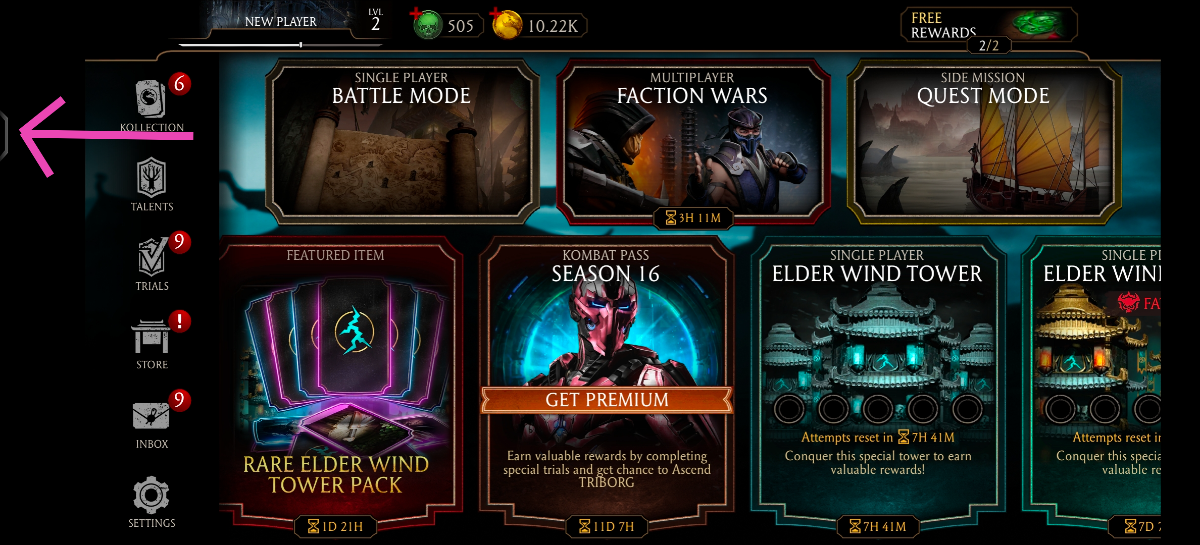Tap the Get Premium banner

(606, 400)
